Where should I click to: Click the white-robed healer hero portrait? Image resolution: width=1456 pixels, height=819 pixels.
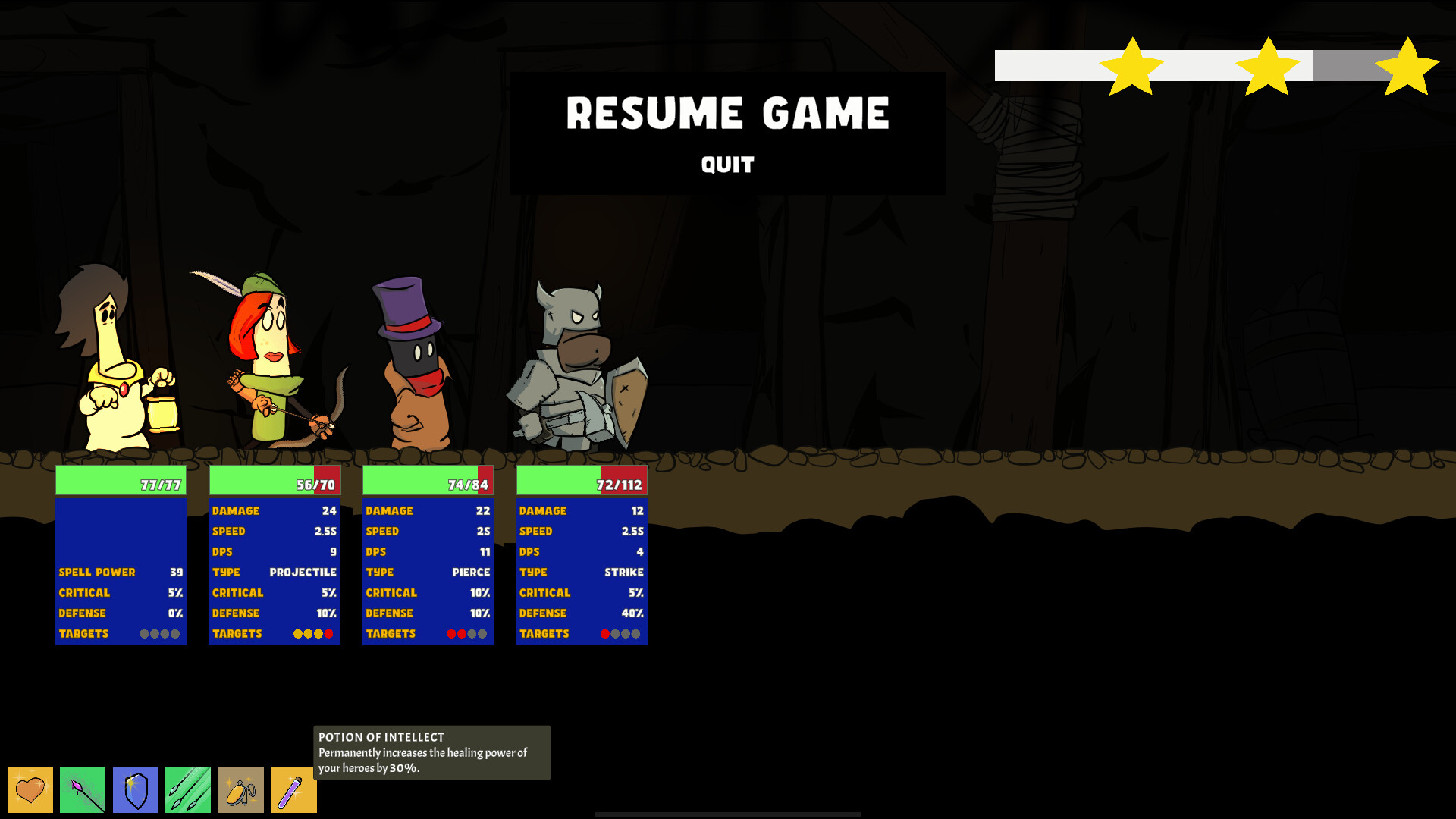coord(114,372)
